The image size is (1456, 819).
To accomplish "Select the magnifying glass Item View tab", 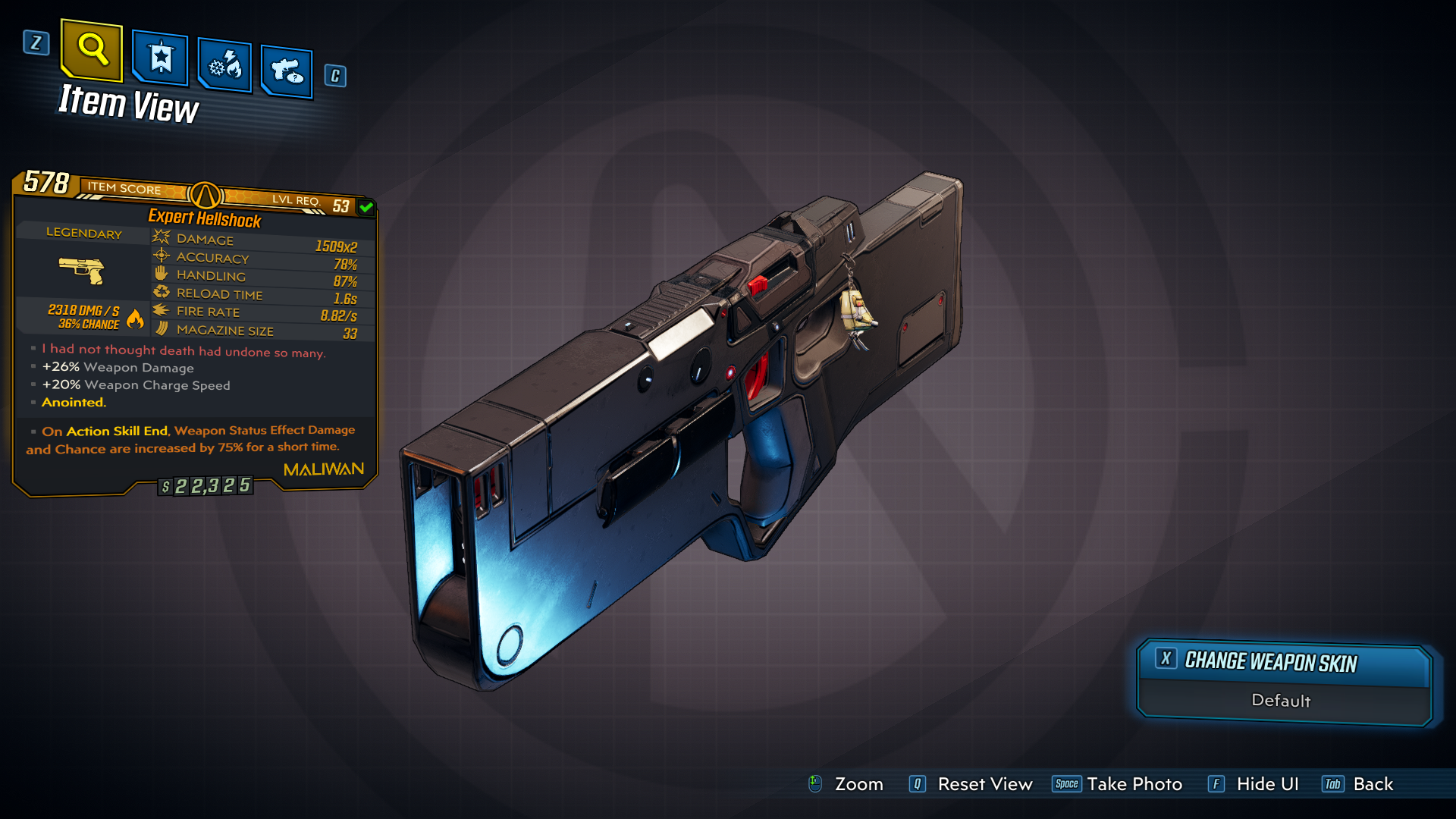I will 92,50.
